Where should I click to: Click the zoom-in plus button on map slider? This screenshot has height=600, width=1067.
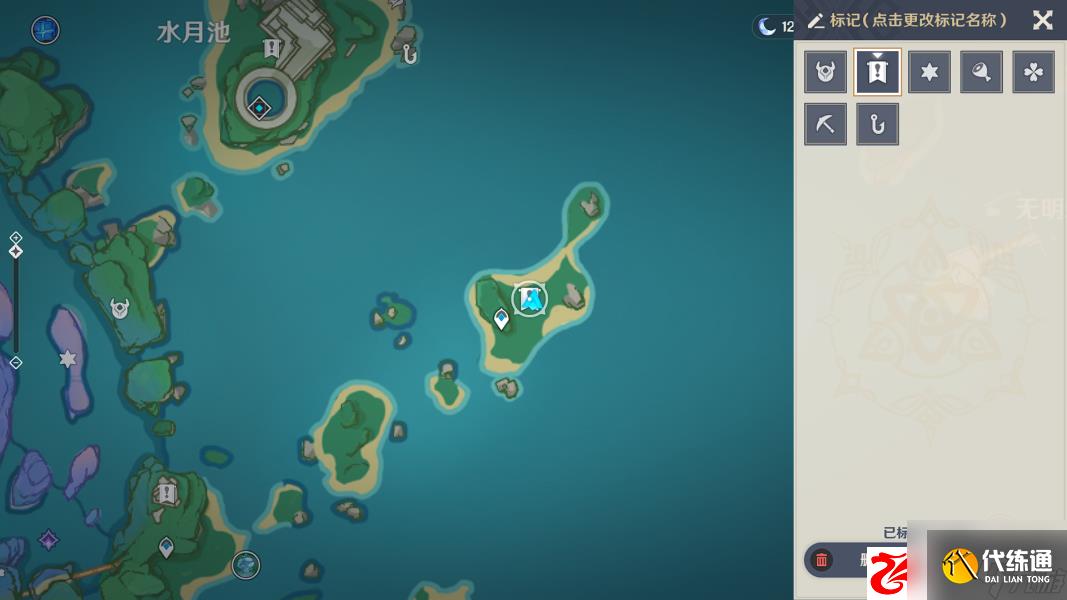16,238
